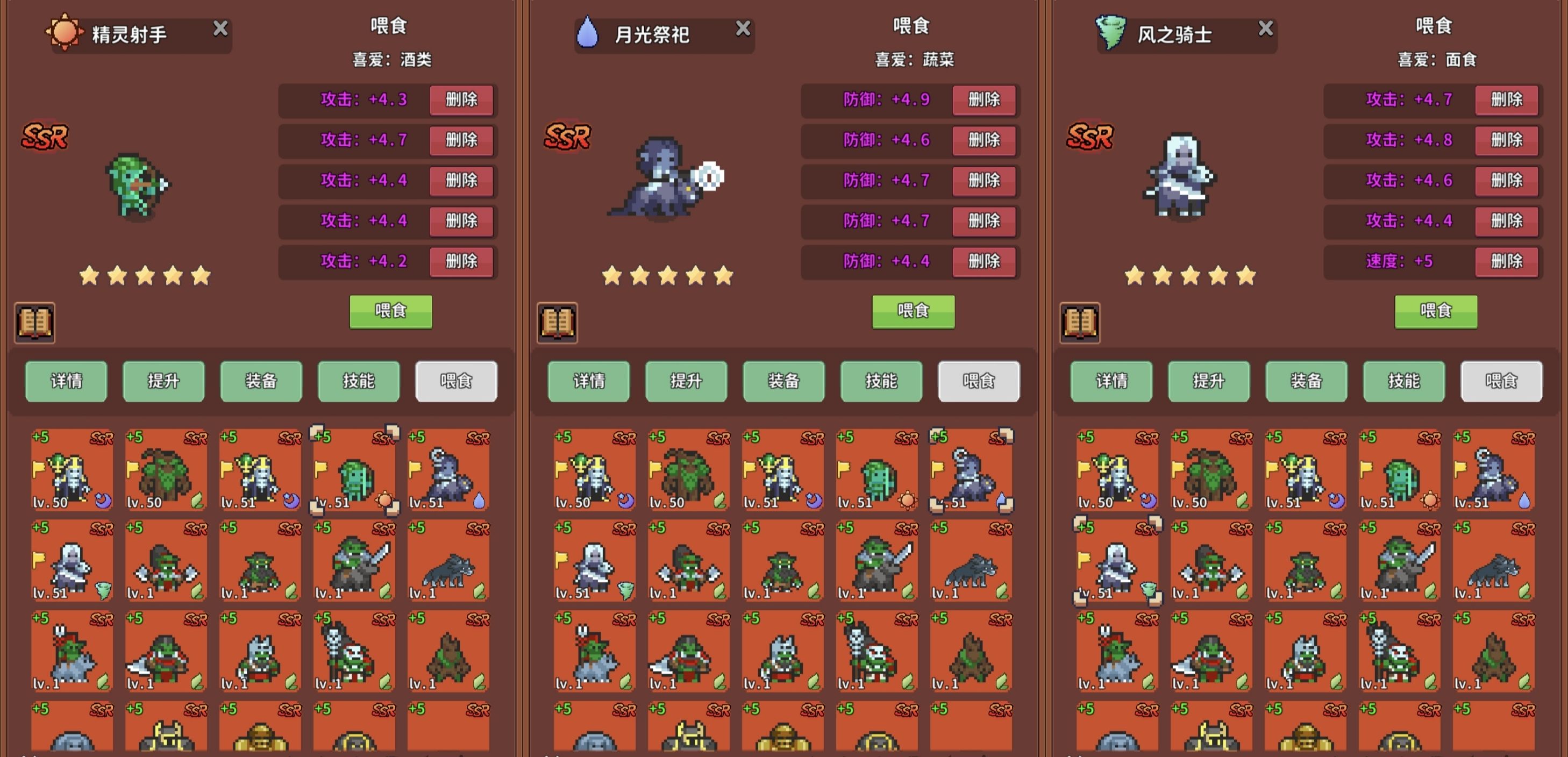
Task: Open the 技能 tab in 风之骑士 panel
Action: [1403, 382]
